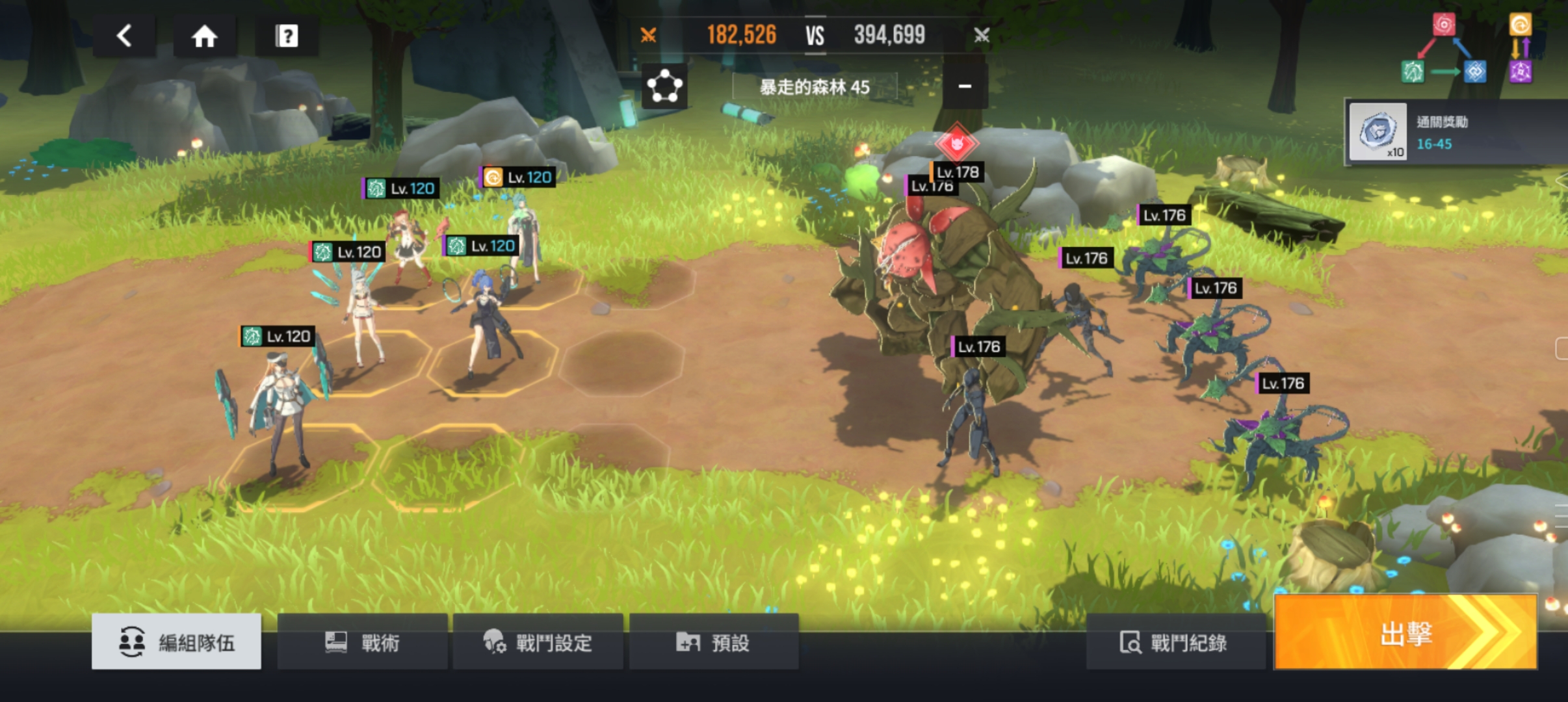View the 通關獎勵 clear reward item

coord(1378,132)
